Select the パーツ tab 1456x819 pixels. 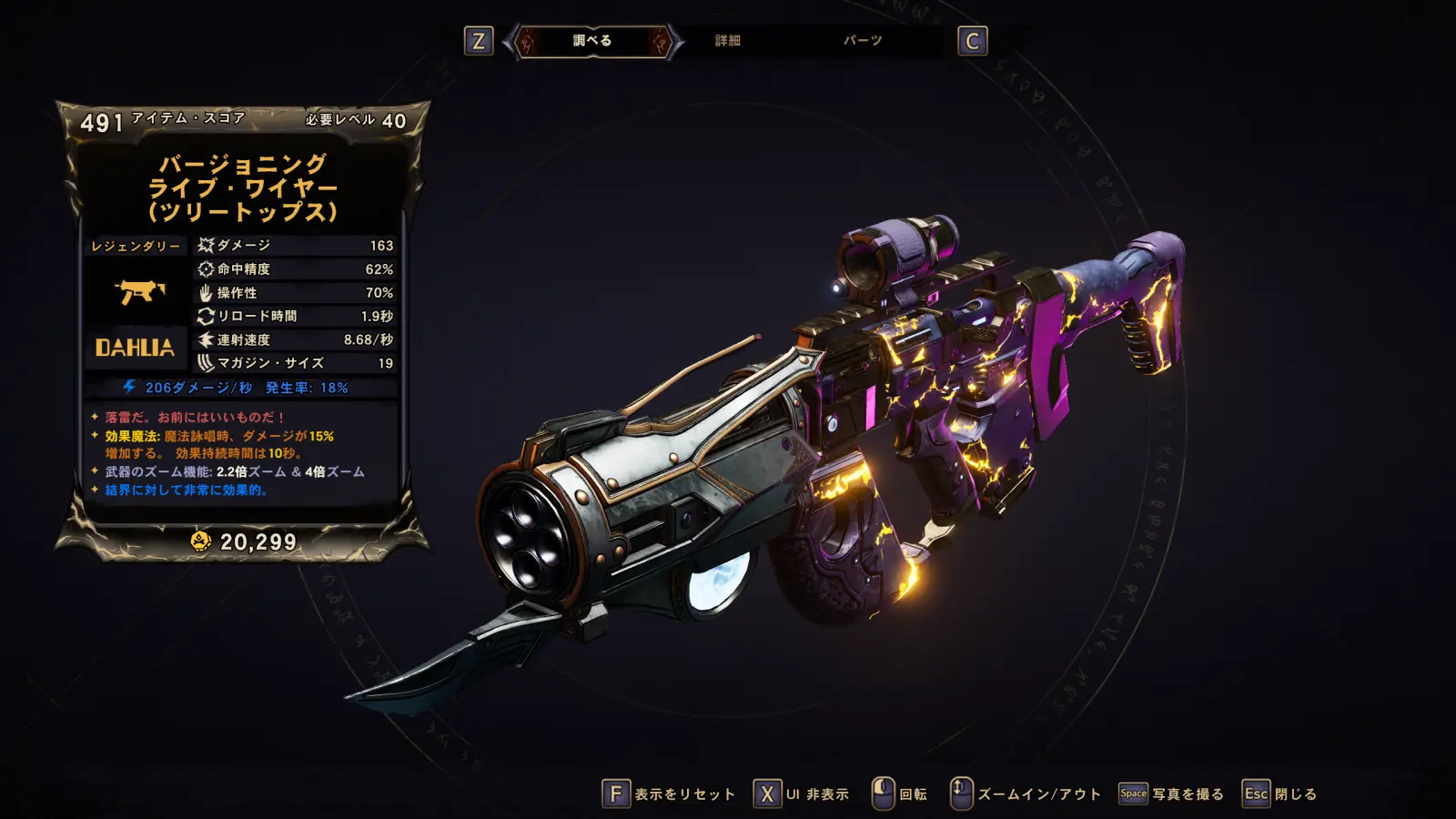point(862,41)
